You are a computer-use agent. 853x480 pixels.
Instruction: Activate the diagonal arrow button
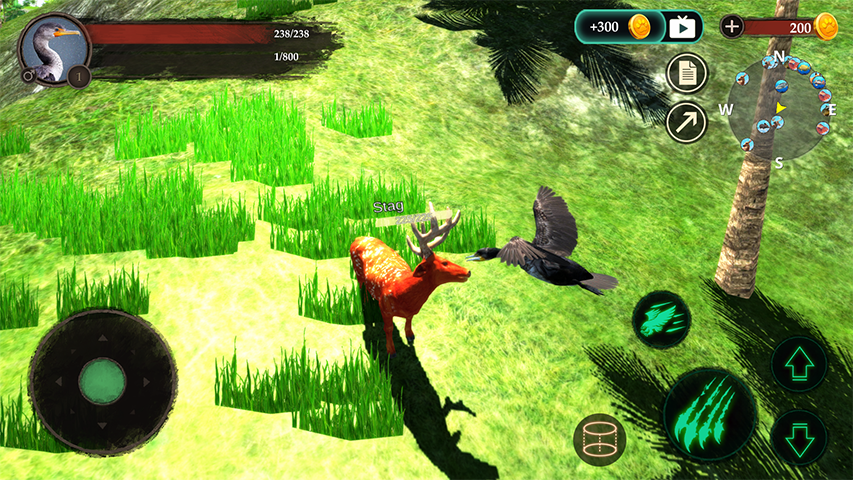coord(687,122)
